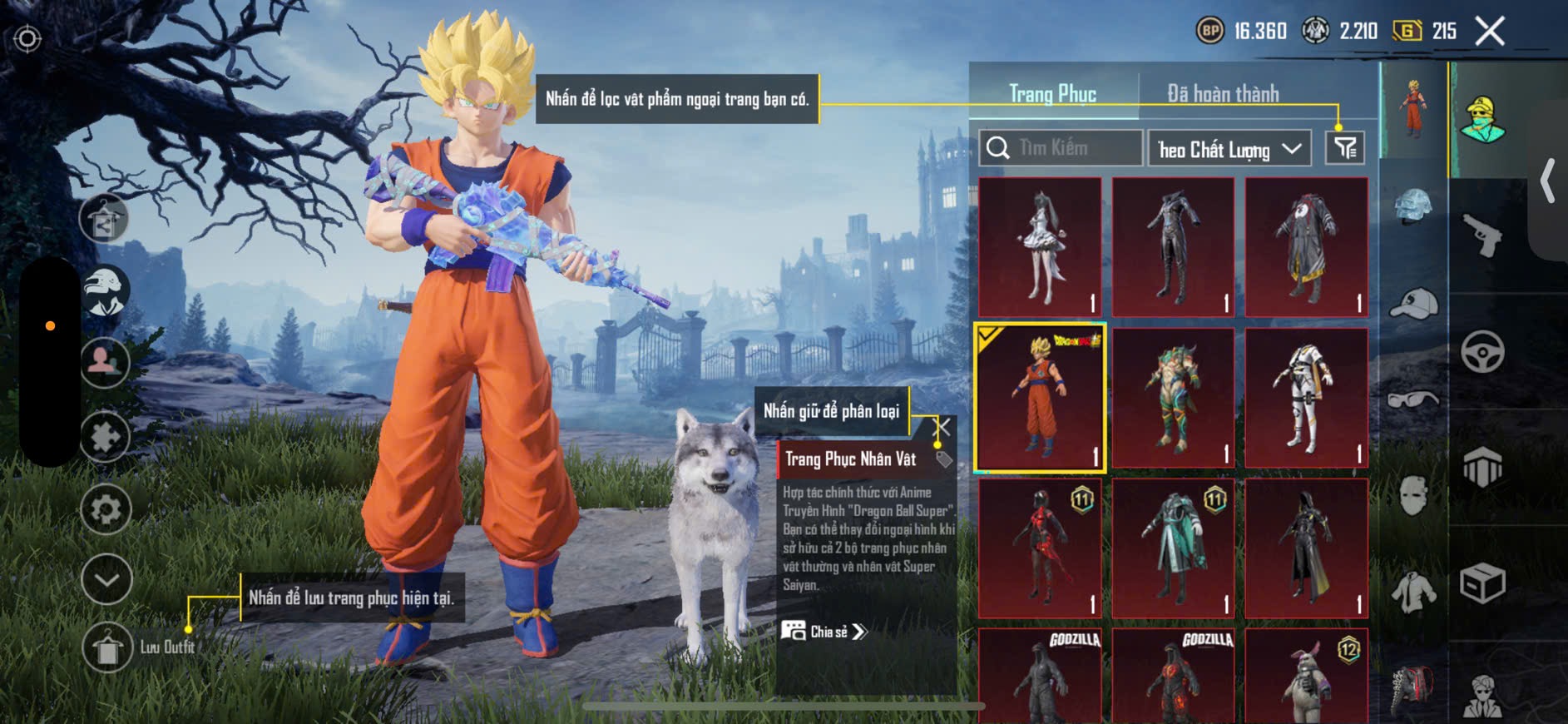Select the white wedding dress outfit
1568x724 pixels.
pyautogui.click(x=1040, y=246)
